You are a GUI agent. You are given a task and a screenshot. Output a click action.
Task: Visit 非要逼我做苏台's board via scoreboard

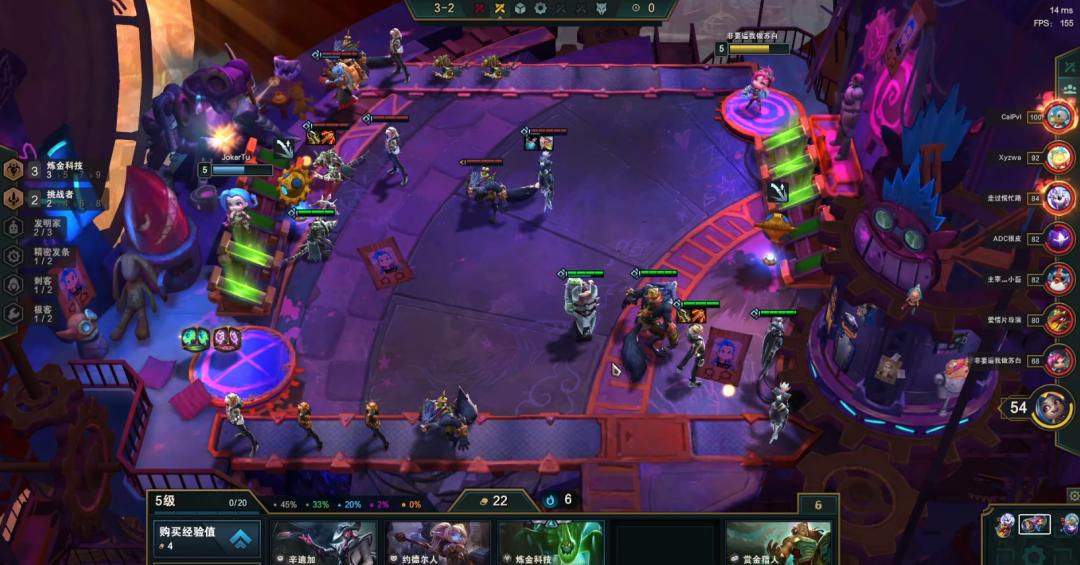[1057, 360]
